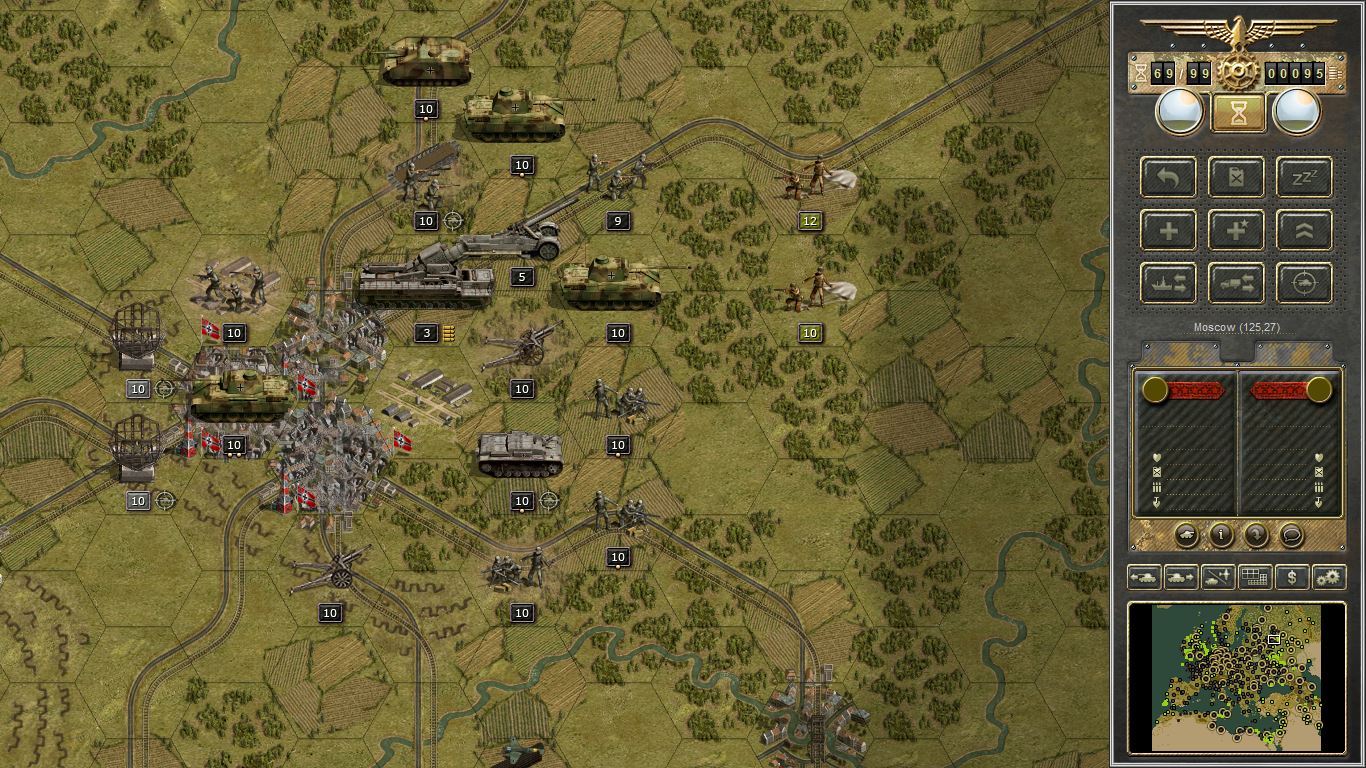Open the purchase screen with the dollar icon

[x=1291, y=577]
